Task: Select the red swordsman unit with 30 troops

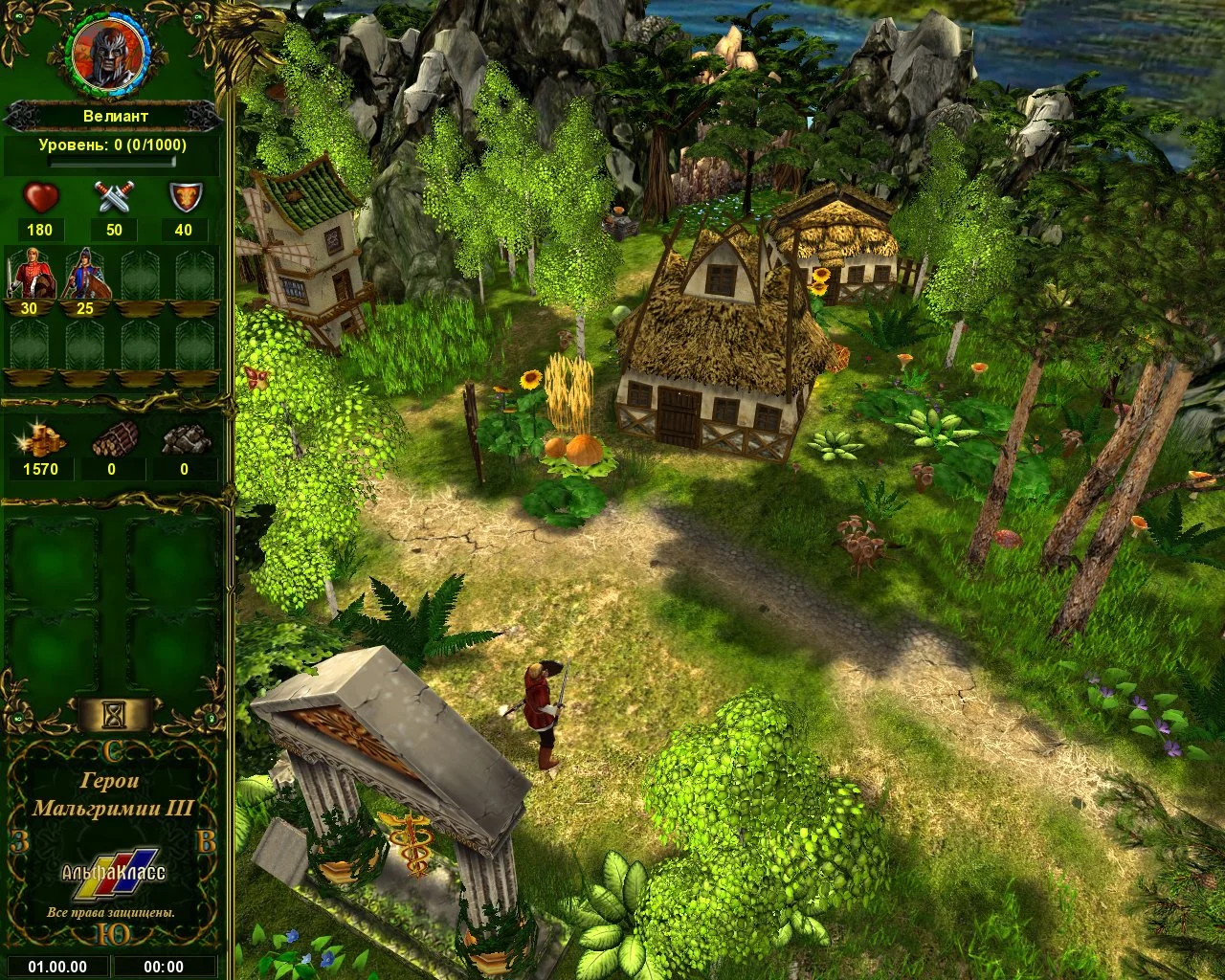Action: coord(29,273)
